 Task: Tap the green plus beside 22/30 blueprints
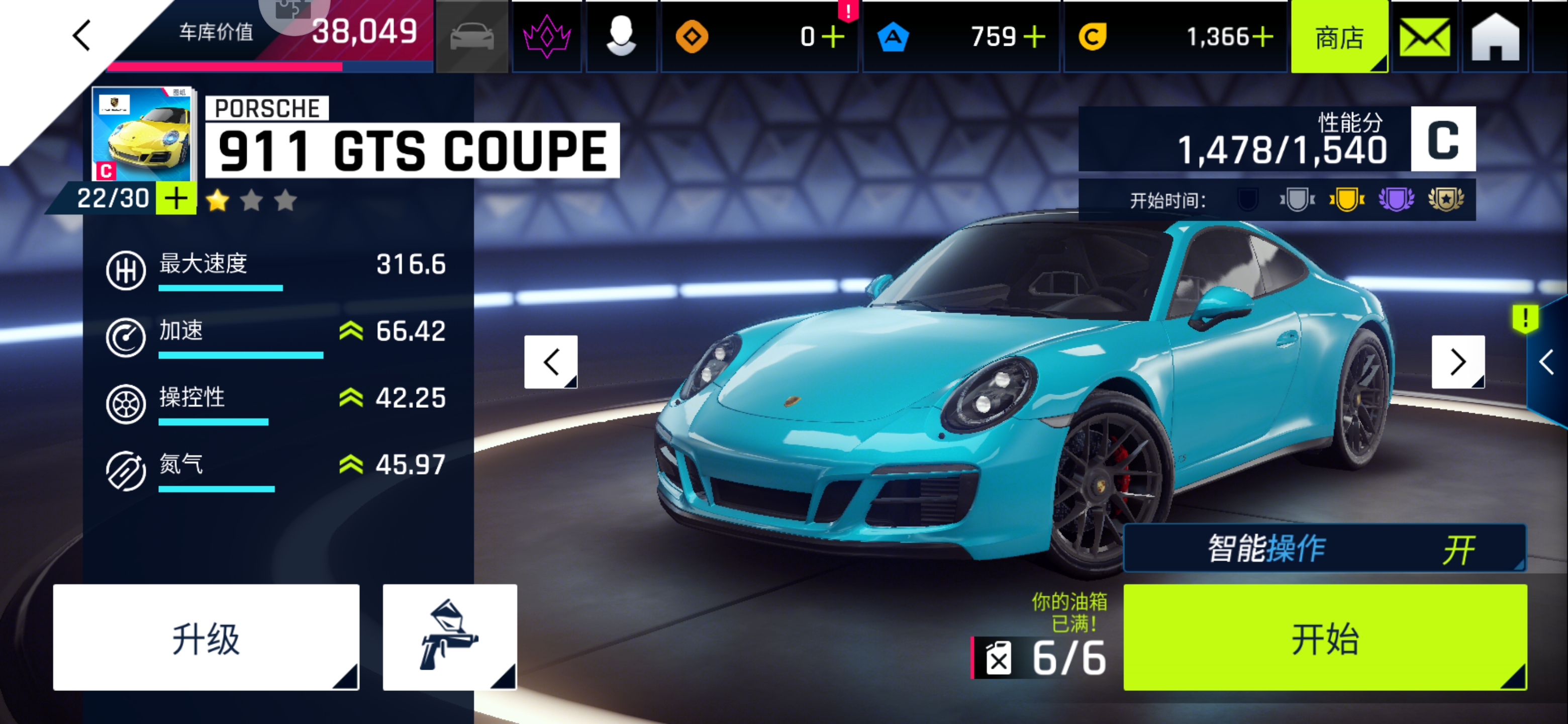(176, 199)
